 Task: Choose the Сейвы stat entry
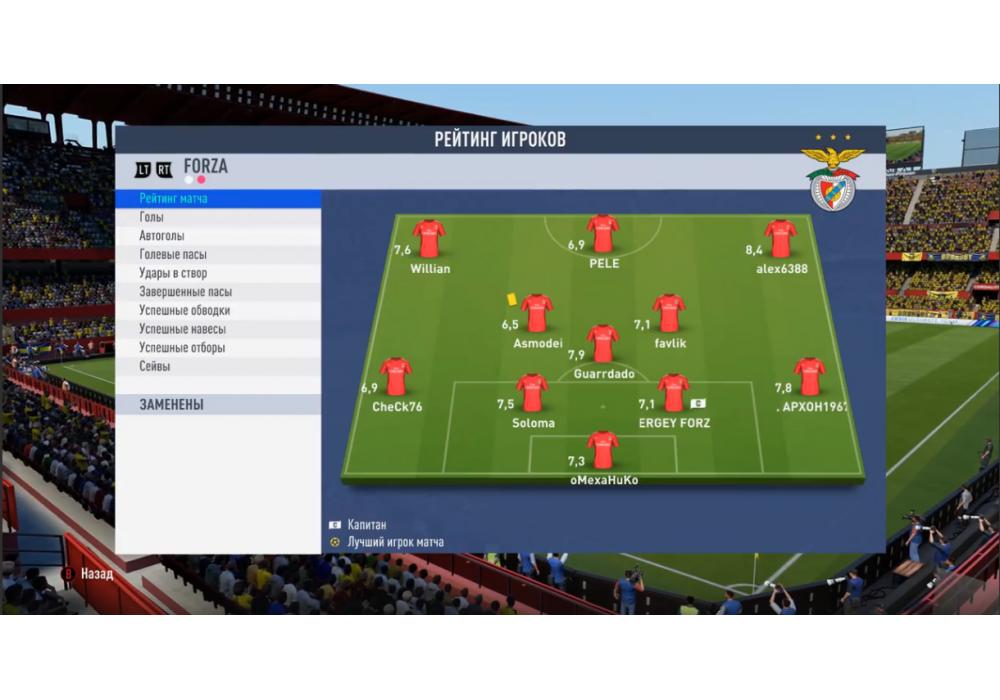pos(218,367)
